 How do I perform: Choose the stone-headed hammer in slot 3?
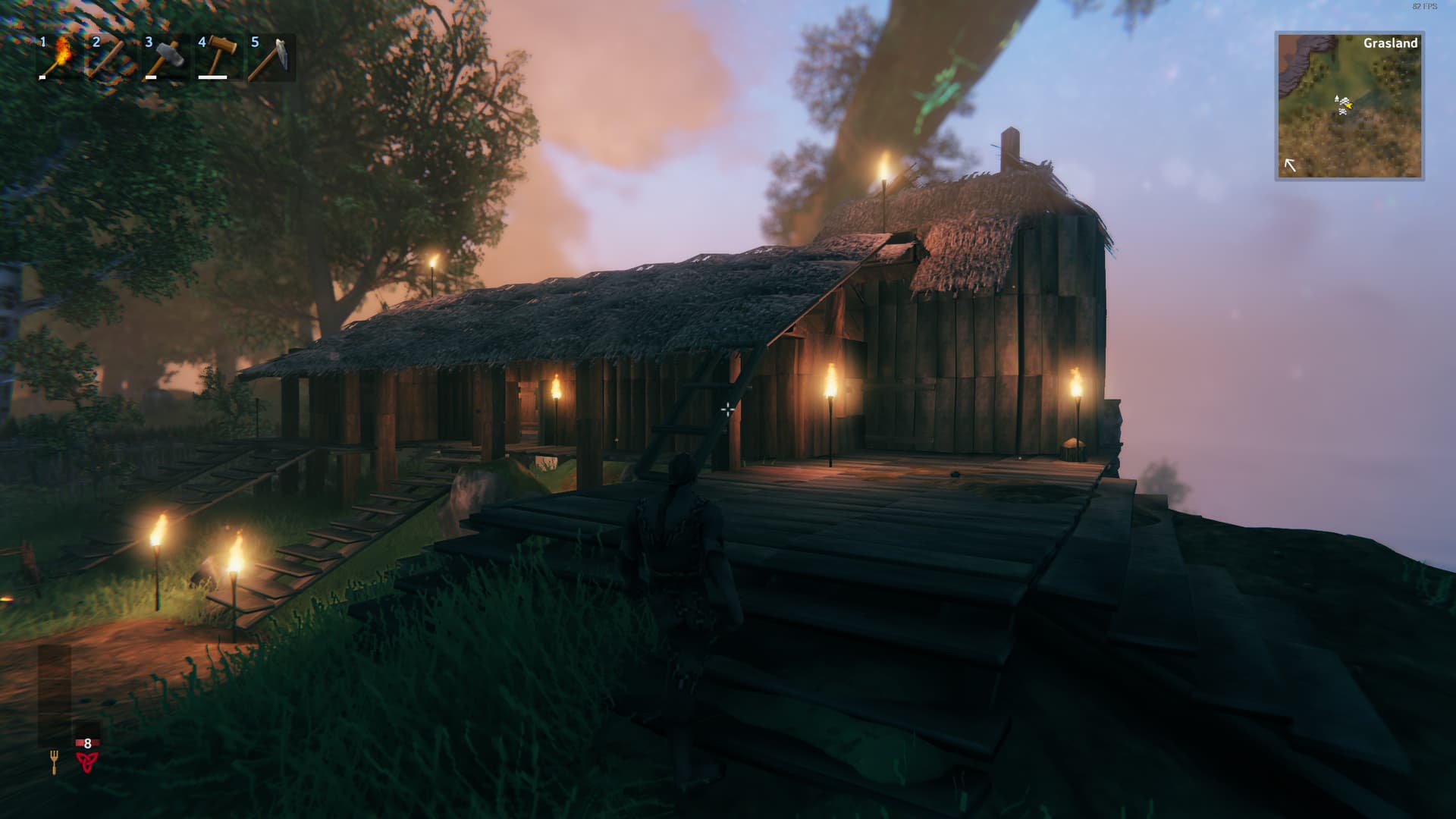pyautogui.click(x=165, y=58)
